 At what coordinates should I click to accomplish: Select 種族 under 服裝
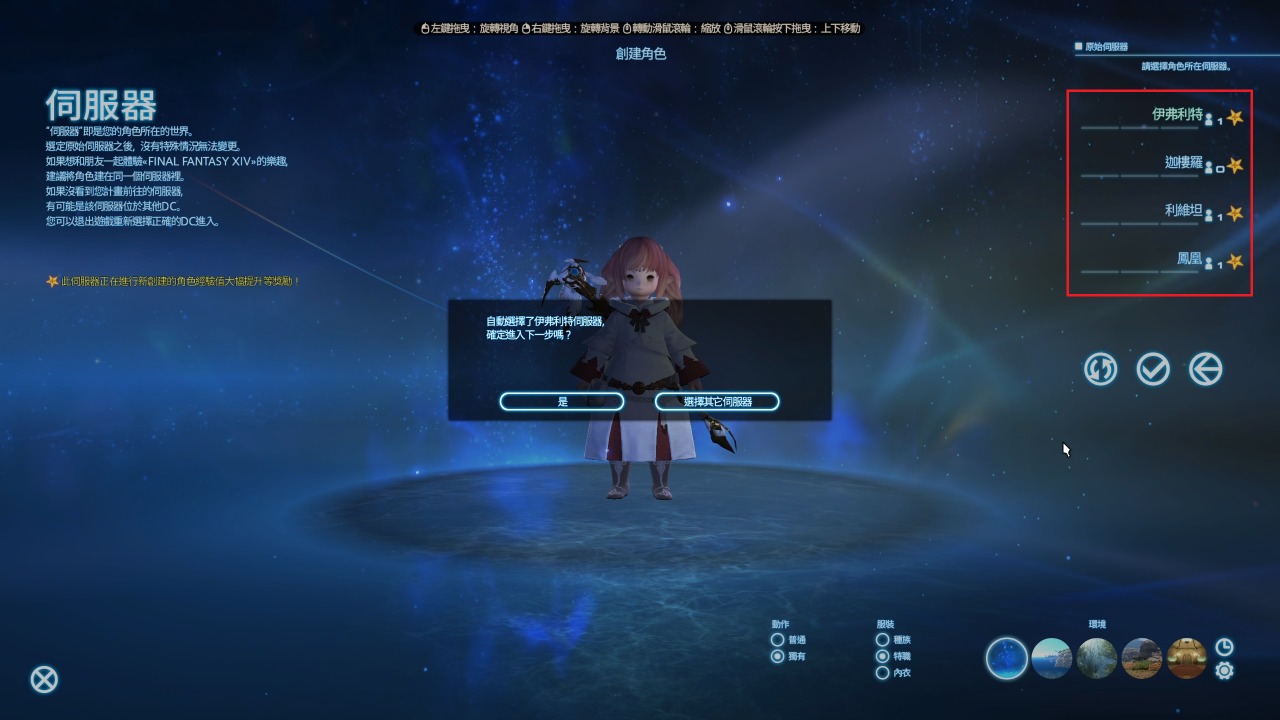(x=882, y=640)
